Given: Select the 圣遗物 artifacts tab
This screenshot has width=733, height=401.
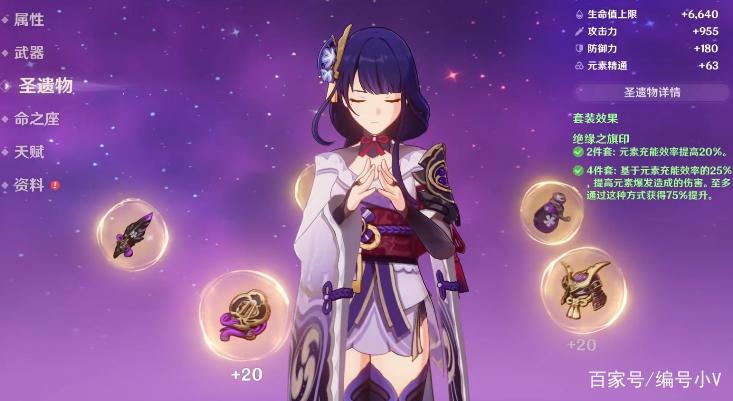Looking at the screenshot, I should [x=46, y=86].
